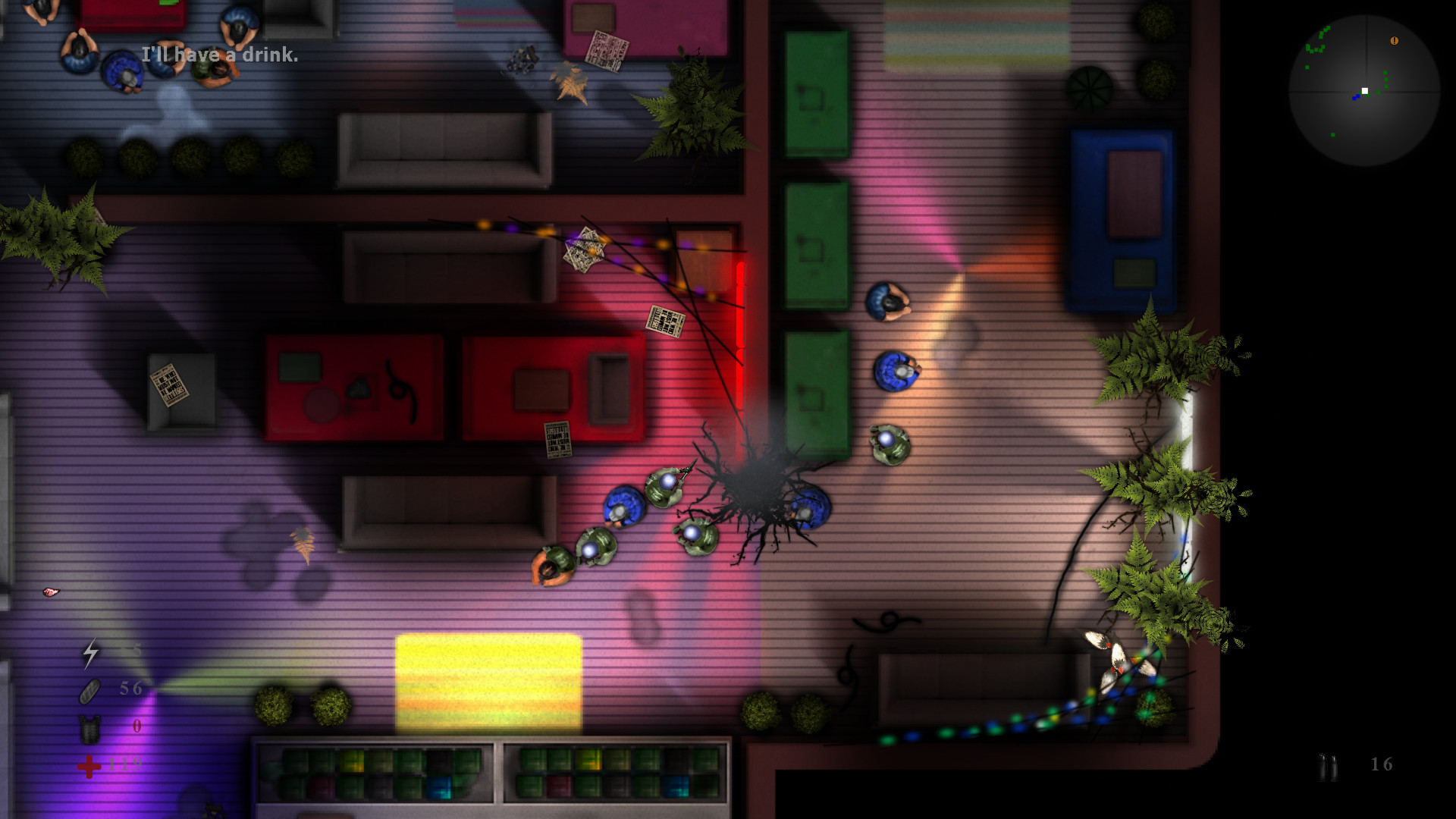Click the body armor vest icon
This screenshot has width=1456, height=819.
(89, 729)
